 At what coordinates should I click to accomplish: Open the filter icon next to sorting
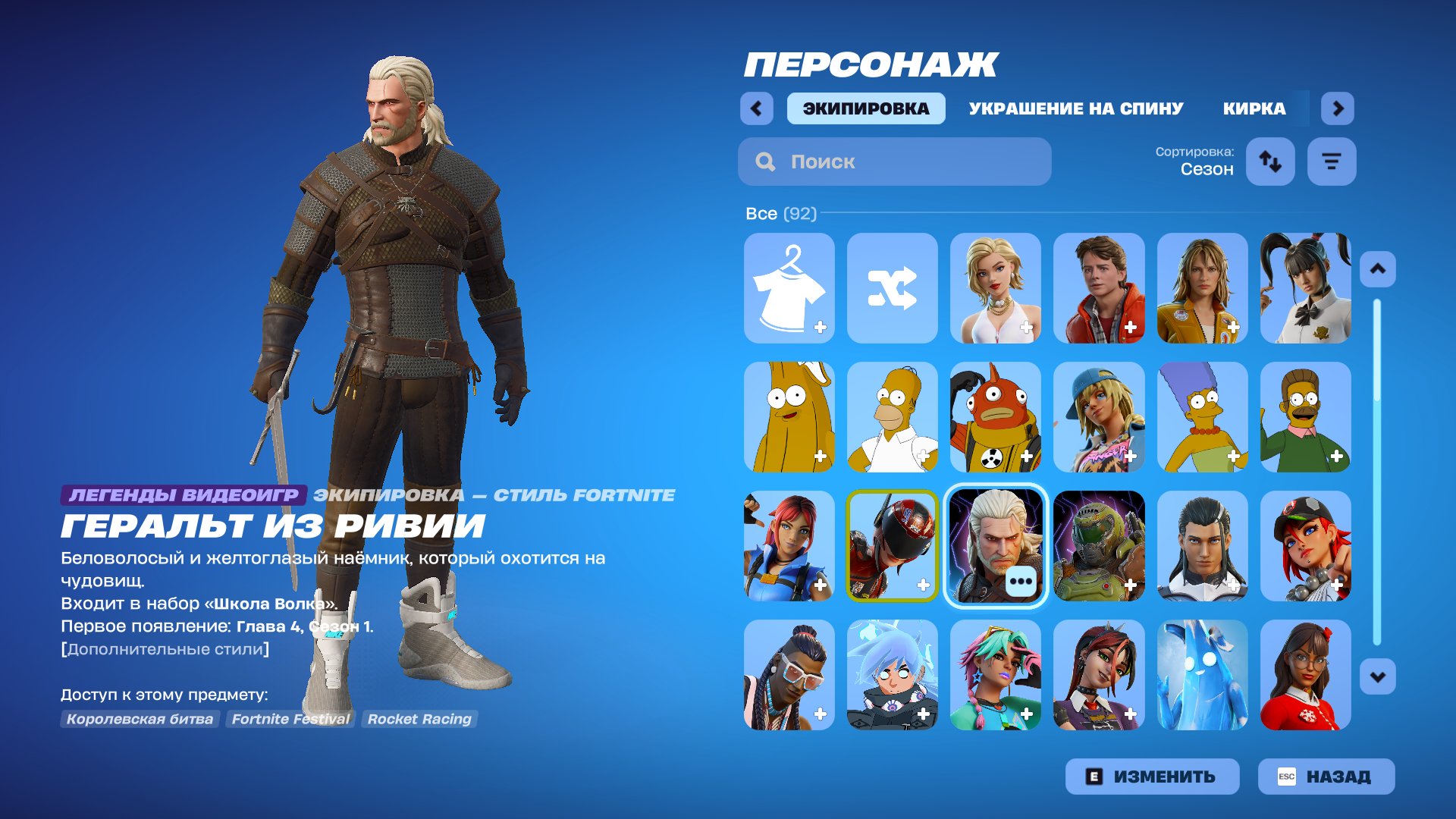click(x=1332, y=161)
